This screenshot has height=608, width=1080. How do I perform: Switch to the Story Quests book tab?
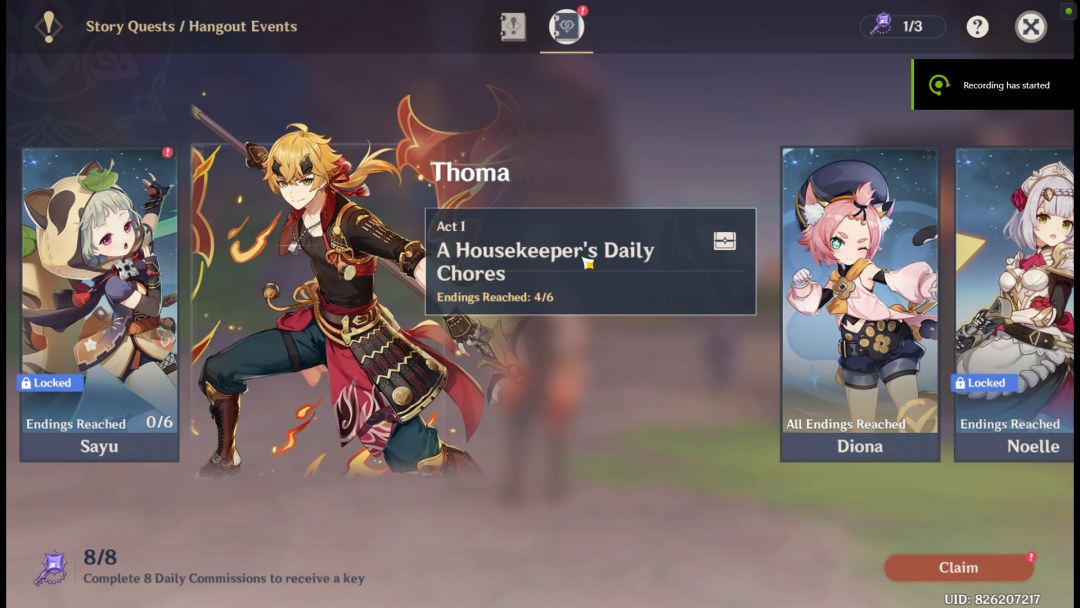pyautogui.click(x=513, y=27)
